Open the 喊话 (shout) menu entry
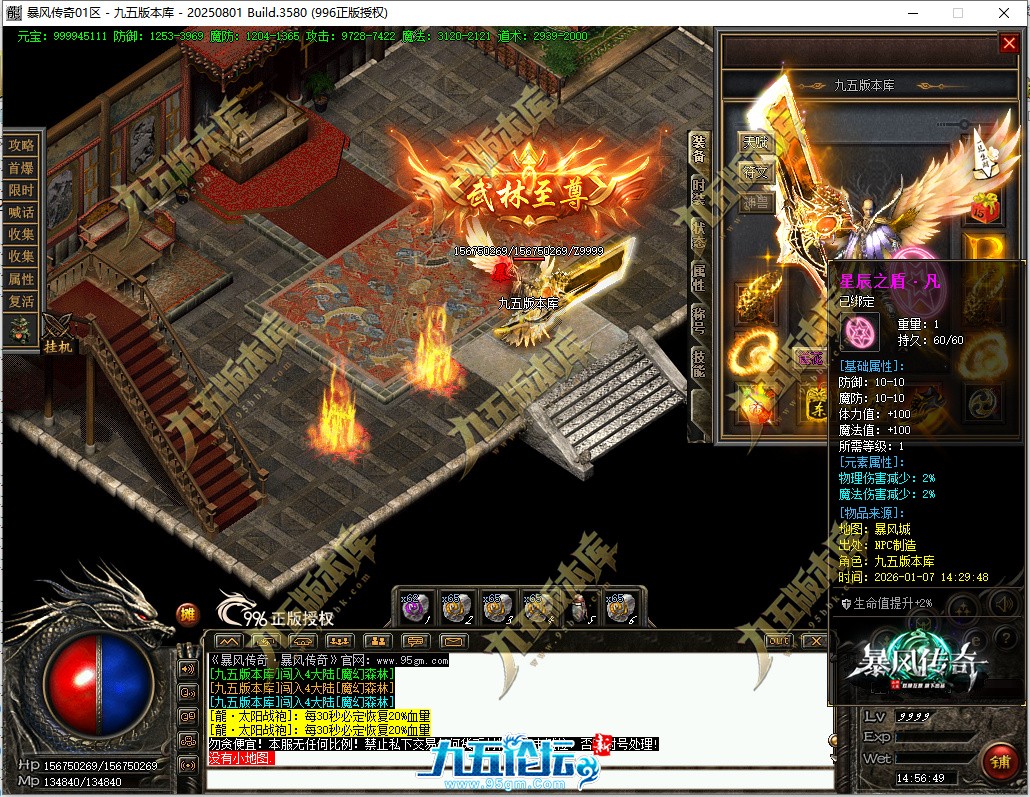Image resolution: width=1030 pixels, height=797 pixels. 21,212
